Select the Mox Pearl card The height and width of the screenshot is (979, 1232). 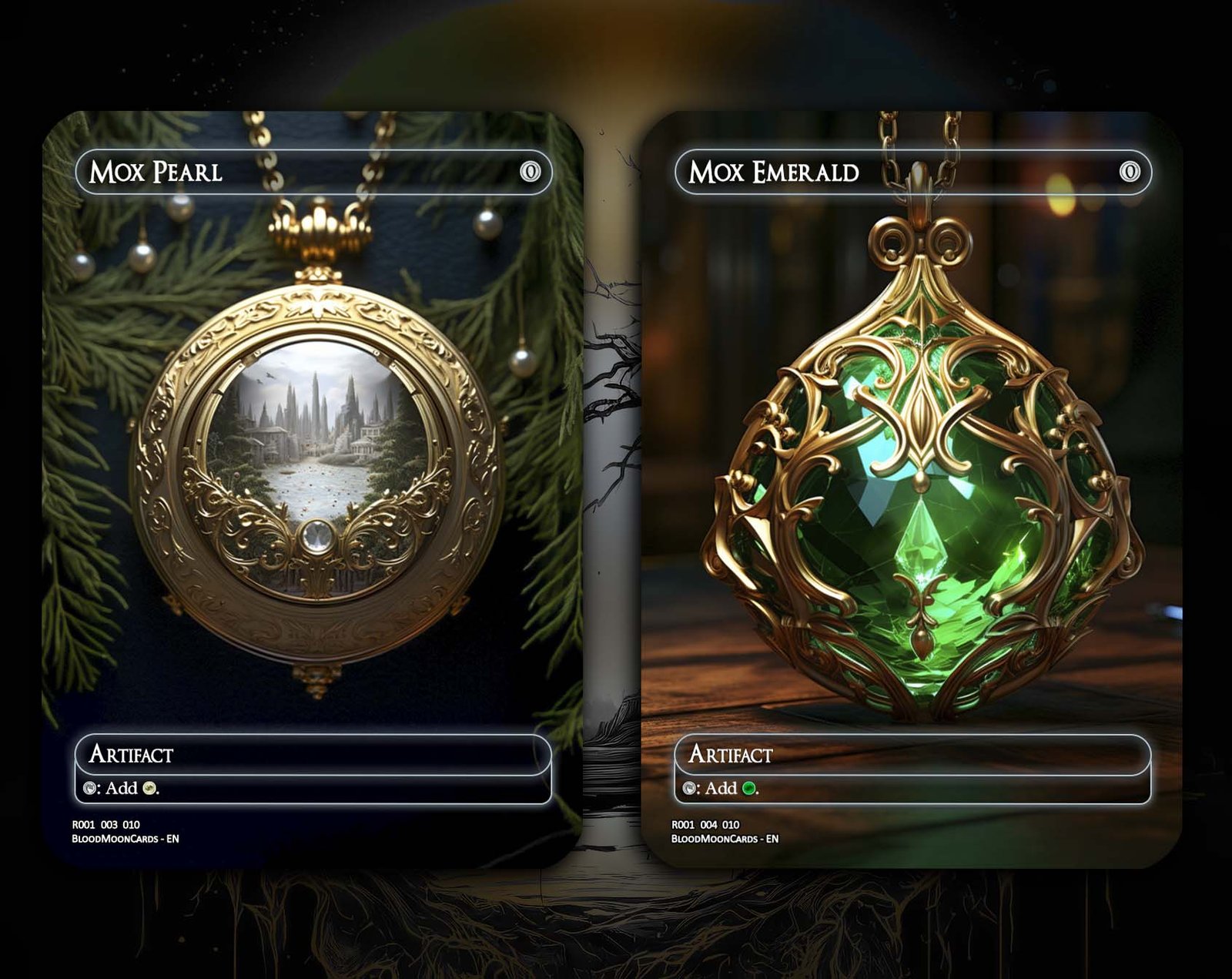[x=312, y=489]
